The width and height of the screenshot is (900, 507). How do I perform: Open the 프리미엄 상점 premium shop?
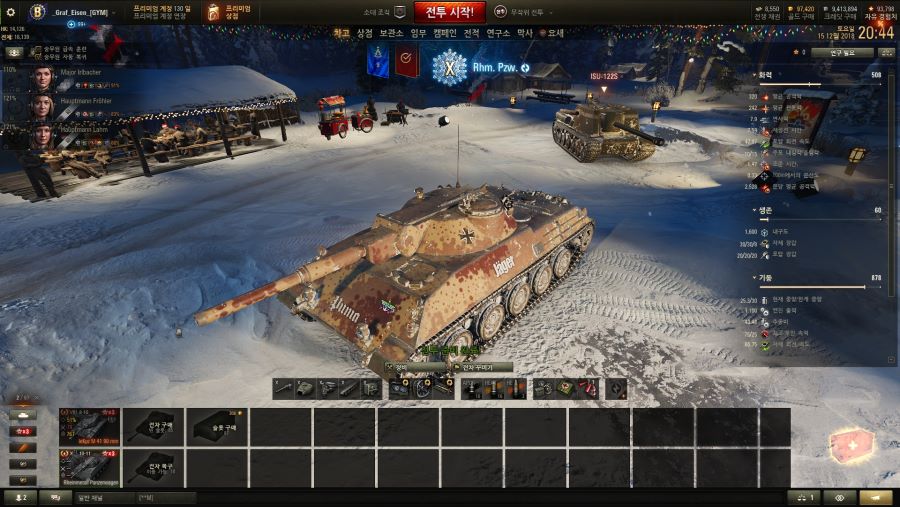(229, 12)
